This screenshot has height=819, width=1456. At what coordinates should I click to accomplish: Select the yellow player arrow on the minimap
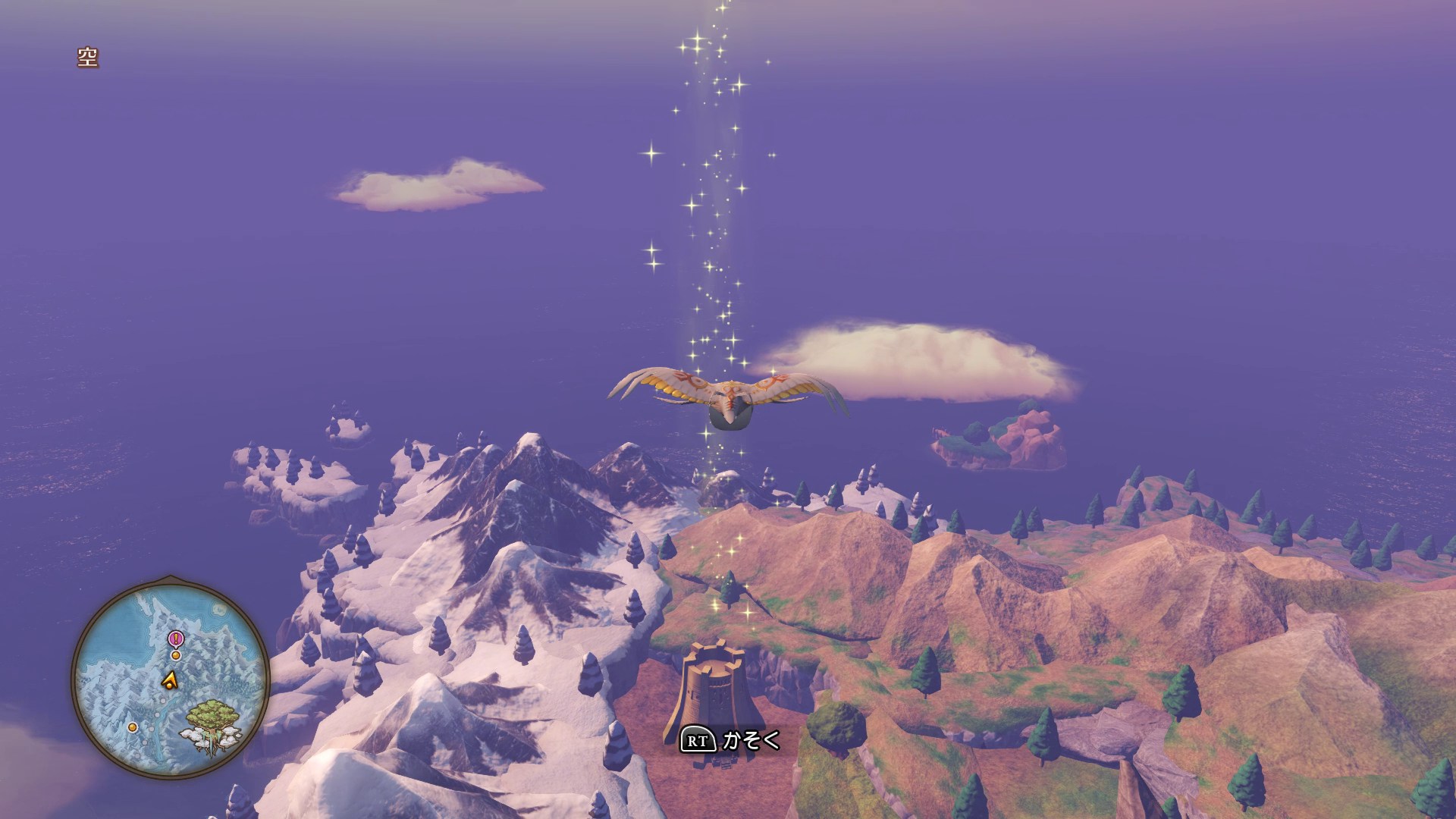click(171, 679)
